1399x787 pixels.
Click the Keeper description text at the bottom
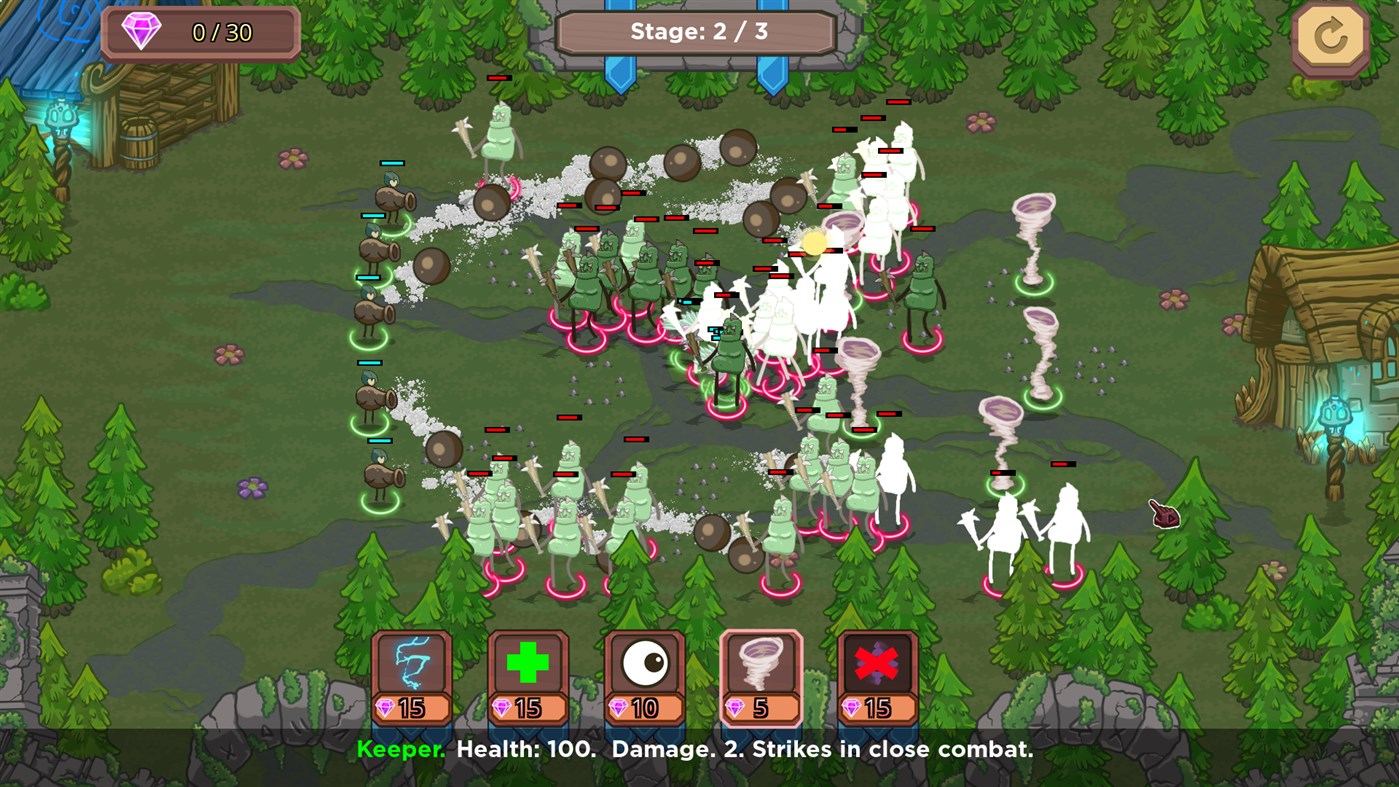click(699, 749)
